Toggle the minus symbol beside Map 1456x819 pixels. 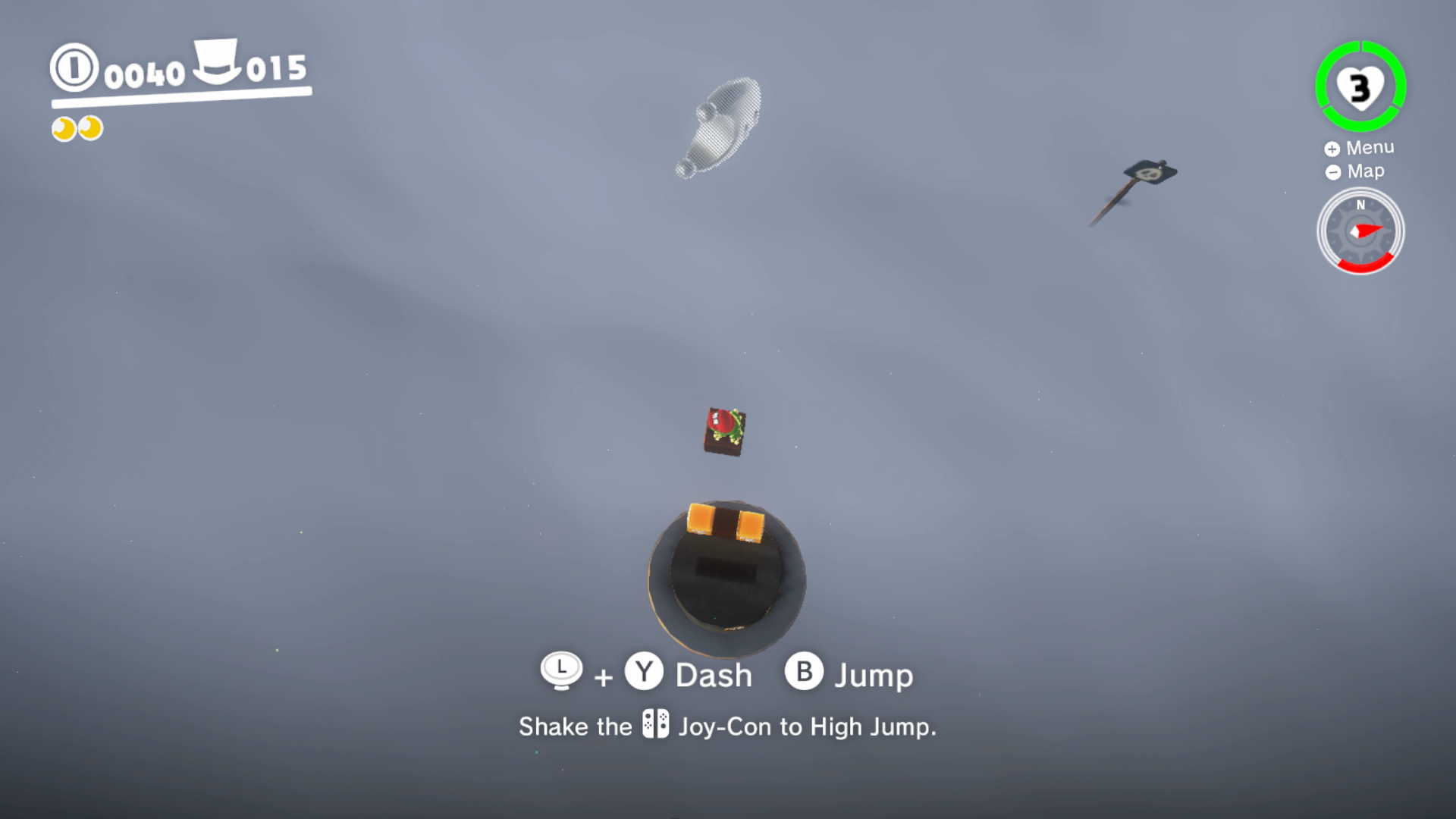tap(1333, 171)
